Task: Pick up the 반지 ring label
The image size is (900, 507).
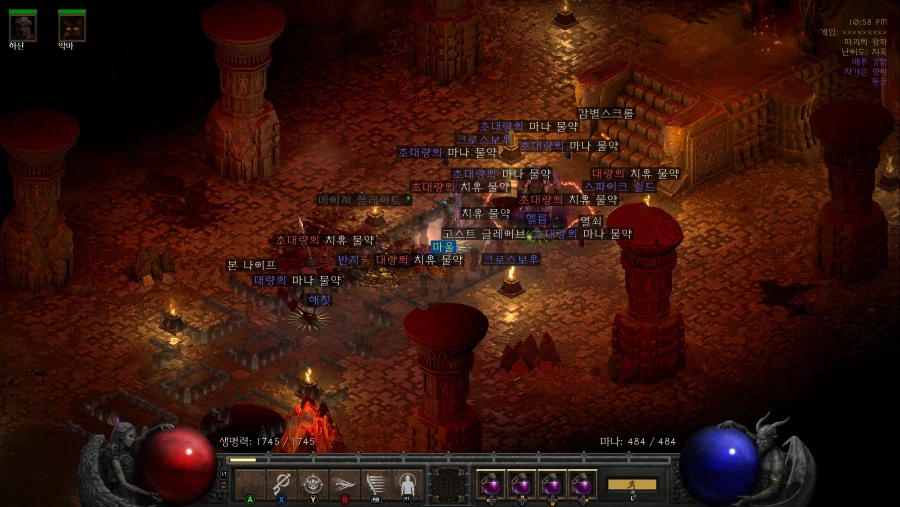Action: [348, 260]
